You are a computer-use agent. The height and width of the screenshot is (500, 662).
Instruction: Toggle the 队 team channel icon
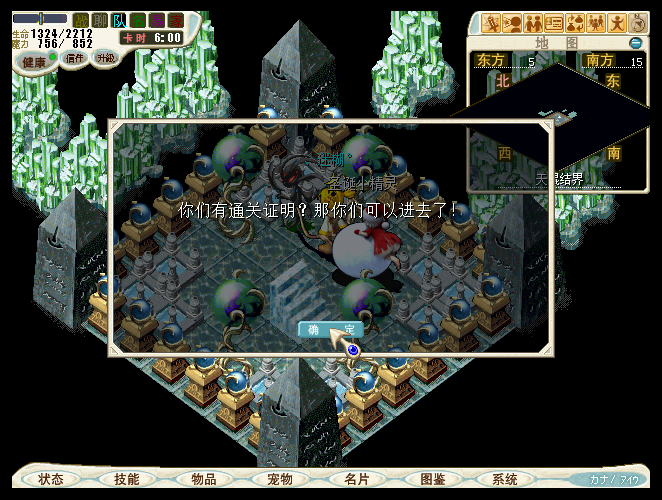118,20
